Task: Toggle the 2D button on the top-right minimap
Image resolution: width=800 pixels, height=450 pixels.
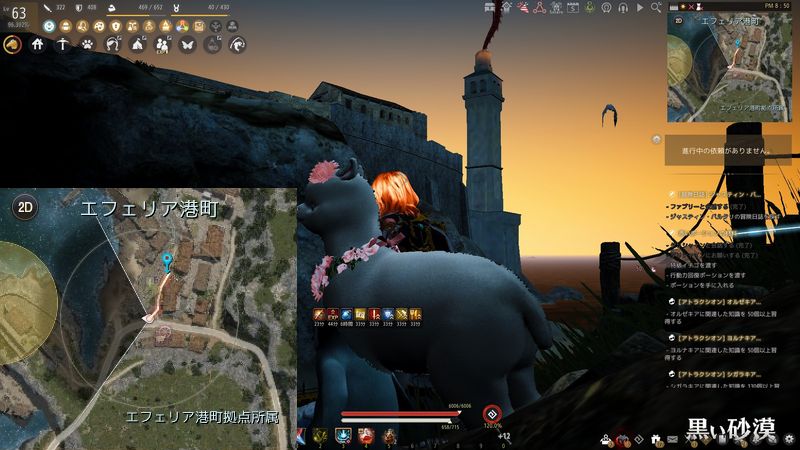Action: point(679,19)
